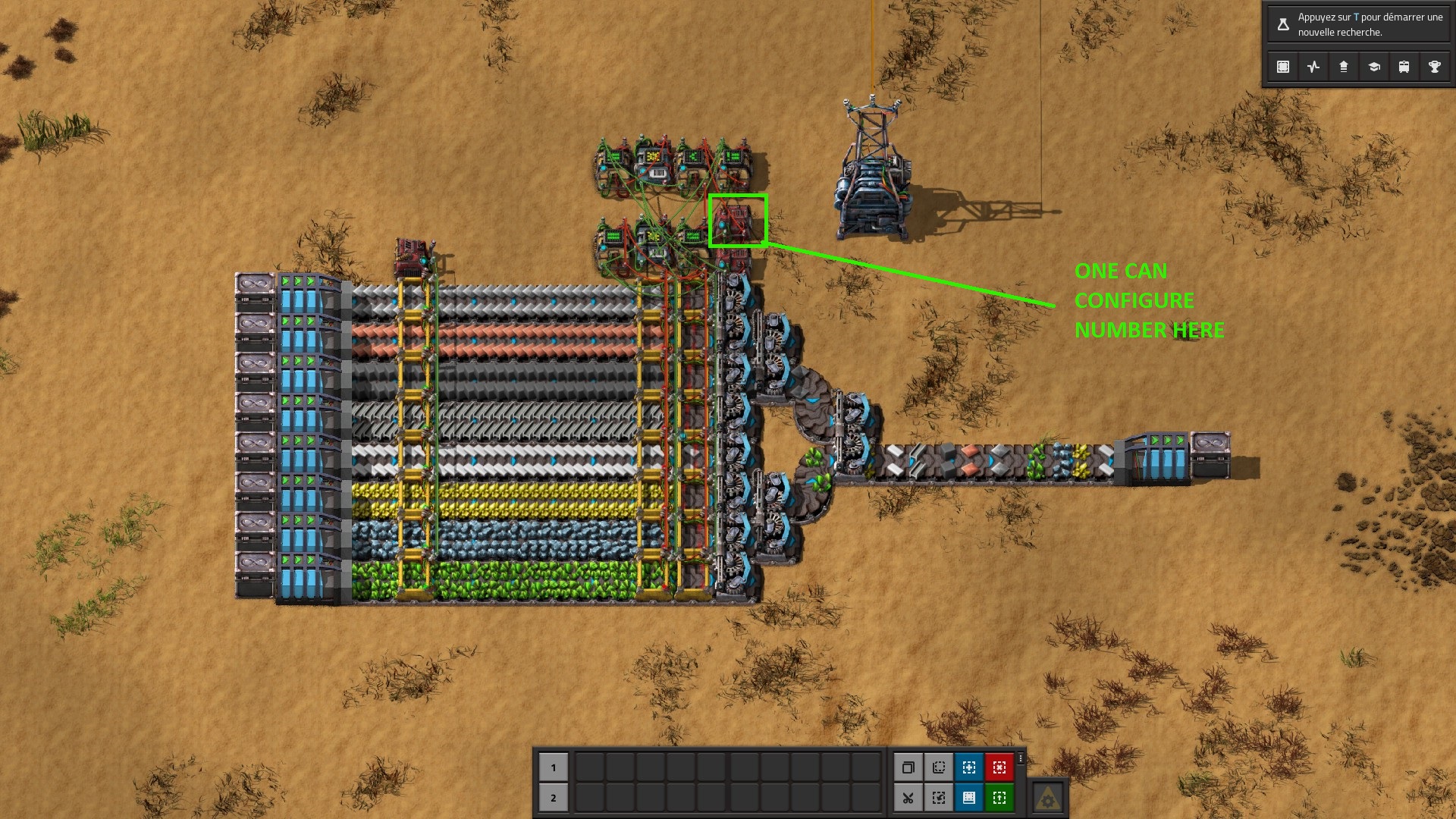This screenshot has height=819, width=1456.
Task: Click the undo dashed-square arrow tool
Action: pos(939,798)
